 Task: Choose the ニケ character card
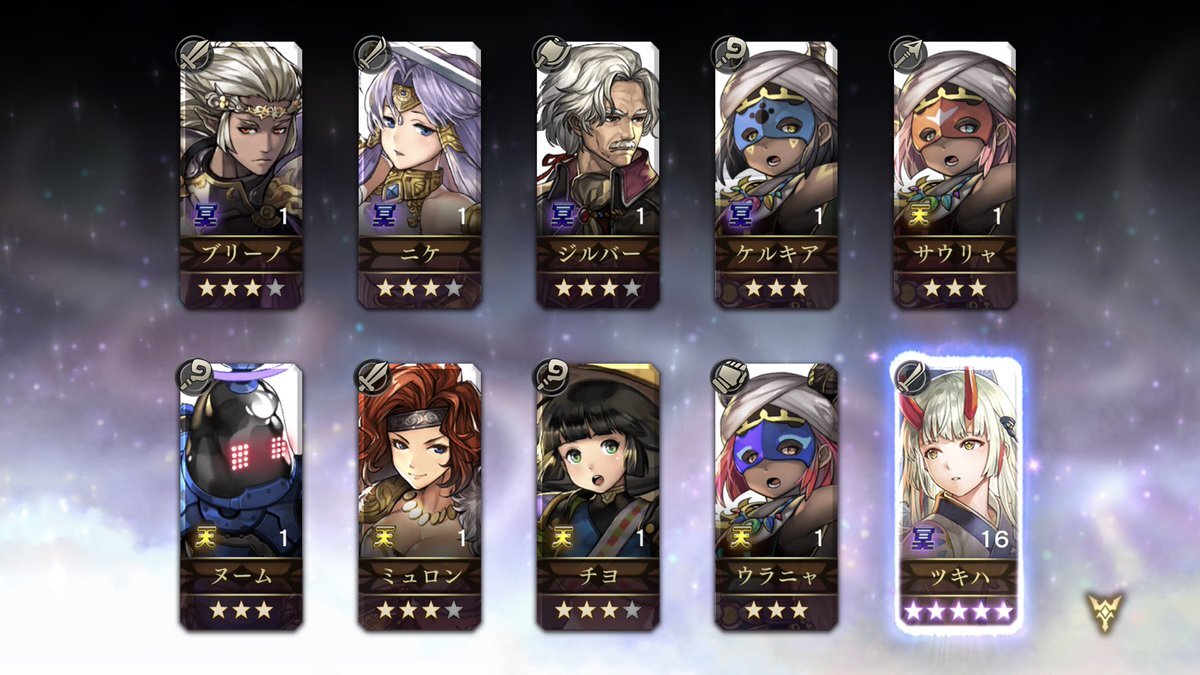[419, 175]
